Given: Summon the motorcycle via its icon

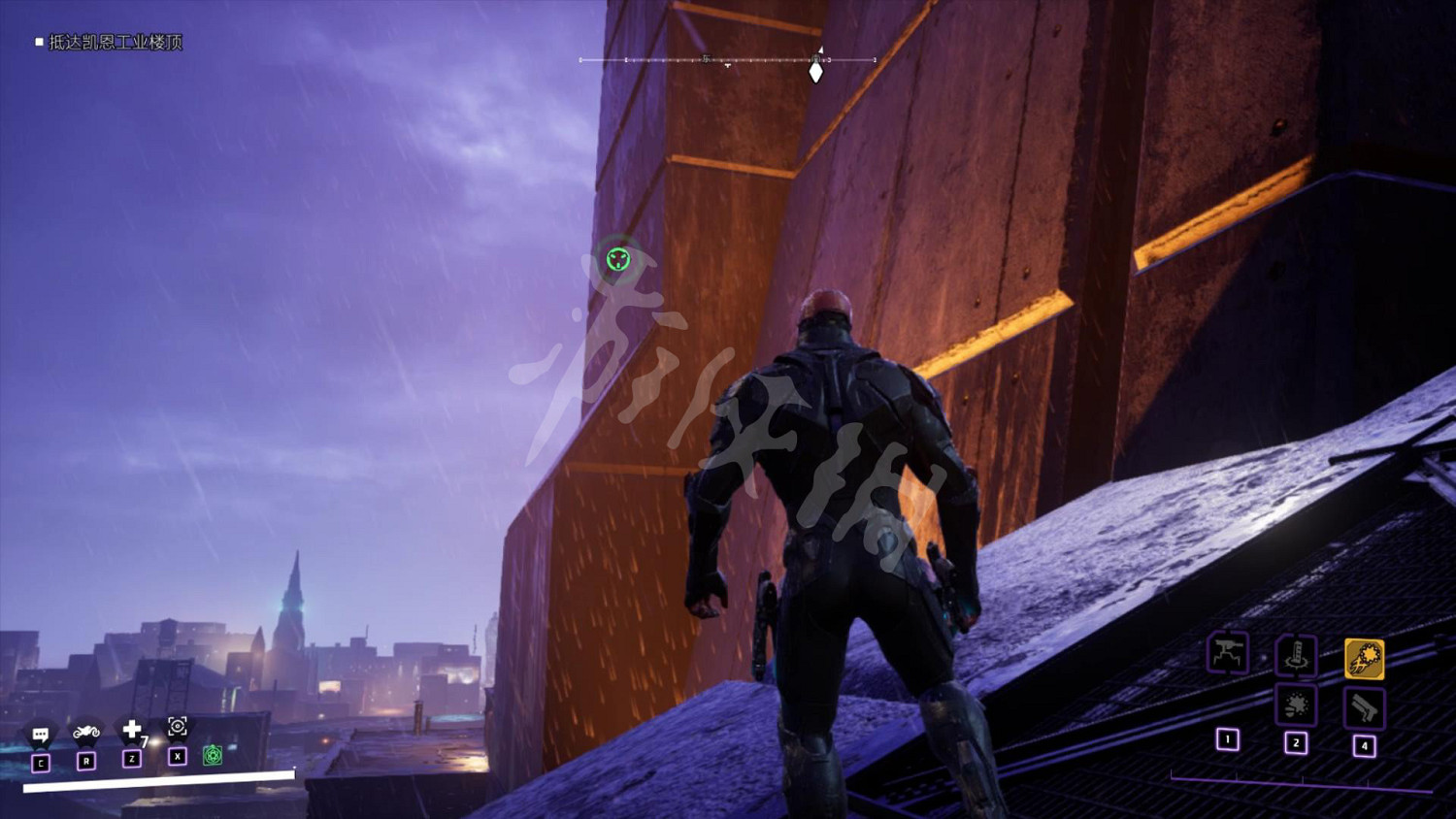Looking at the screenshot, I should (x=86, y=732).
